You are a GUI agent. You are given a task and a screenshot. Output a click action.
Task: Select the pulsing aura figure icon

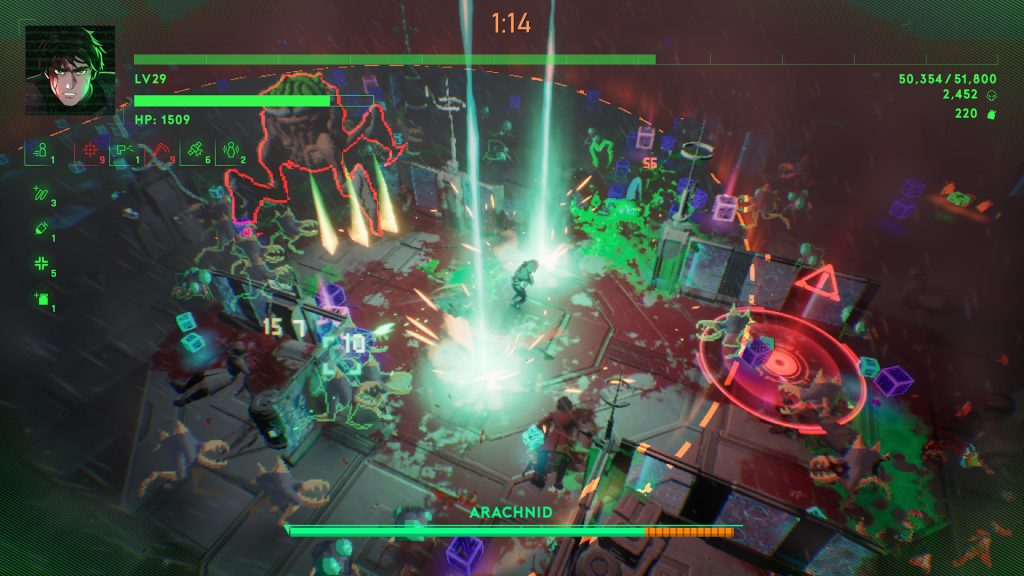coord(230,151)
